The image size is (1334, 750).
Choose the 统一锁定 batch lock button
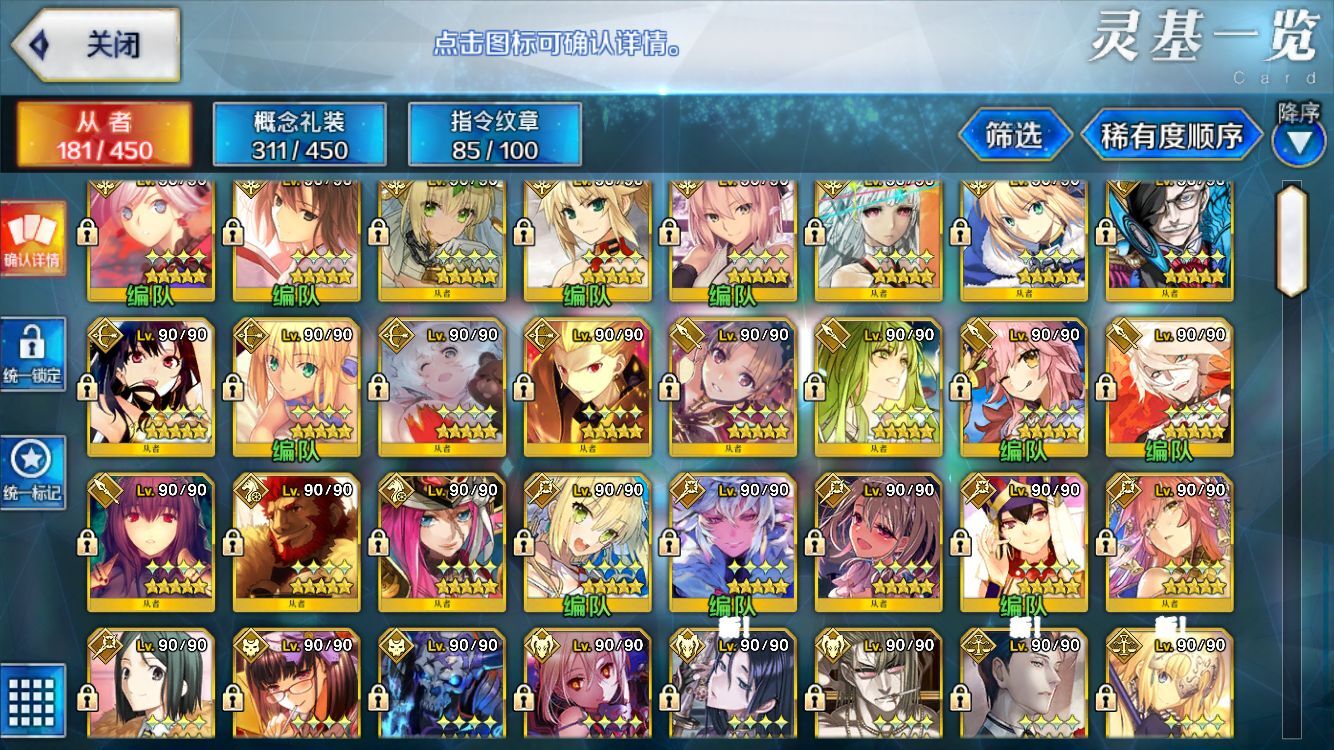tap(32, 355)
